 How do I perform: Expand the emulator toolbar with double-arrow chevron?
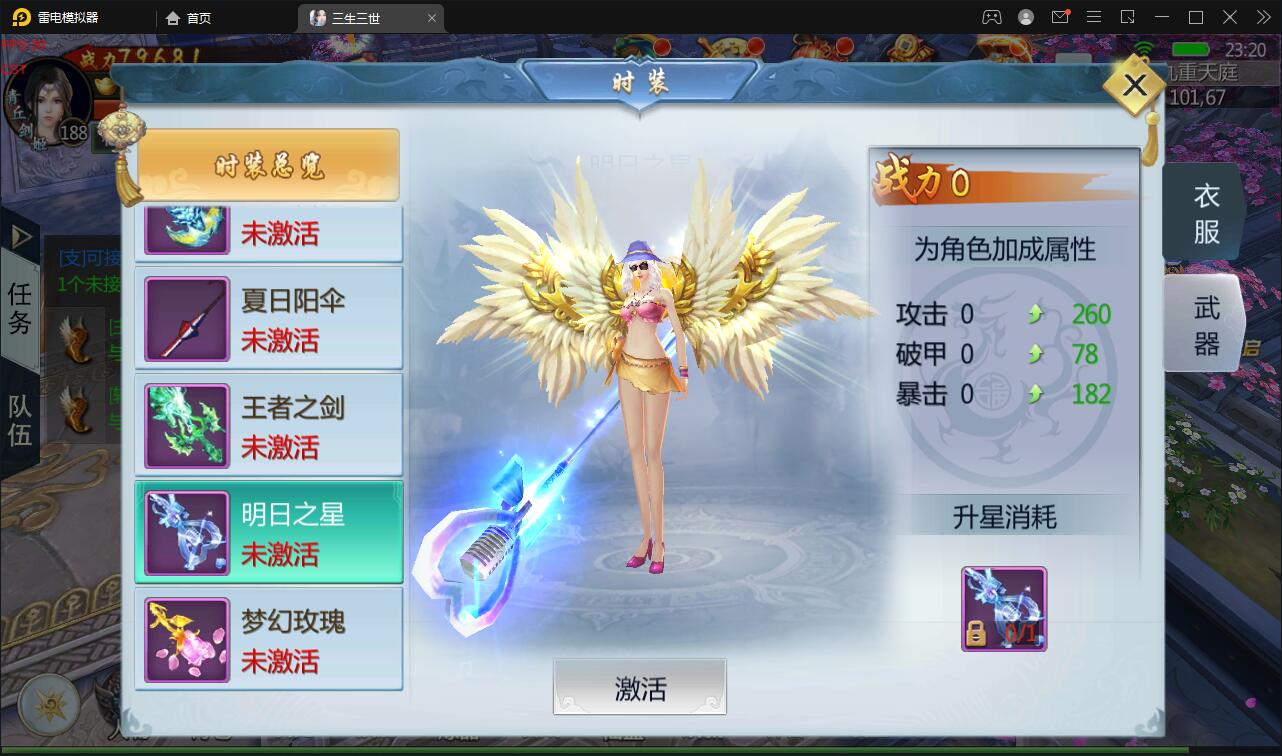click(x=1262, y=17)
